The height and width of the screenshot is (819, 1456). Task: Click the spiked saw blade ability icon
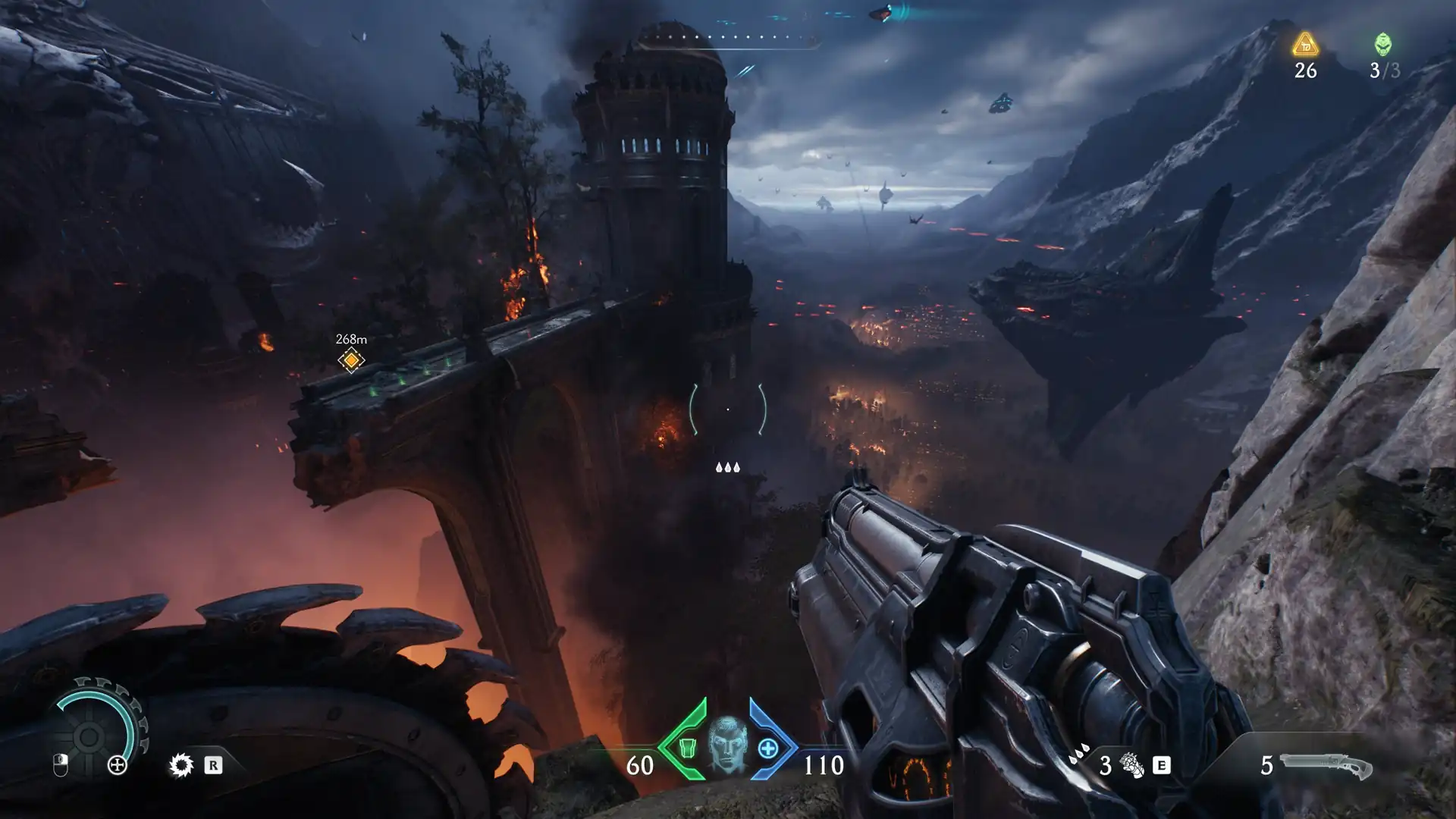[181, 765]
